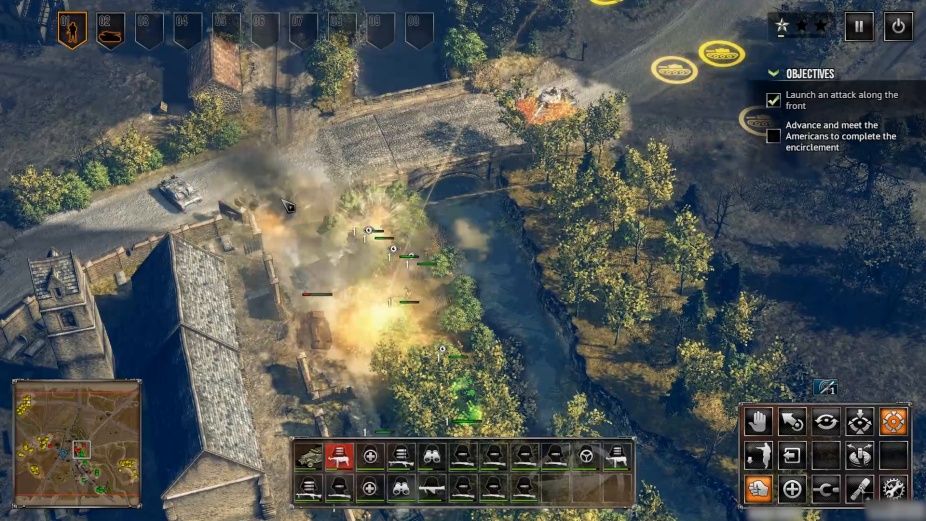Select the tow hook attach command
Image resolution: width=926 pixels, height=521 pixels.
click(826, 489)
